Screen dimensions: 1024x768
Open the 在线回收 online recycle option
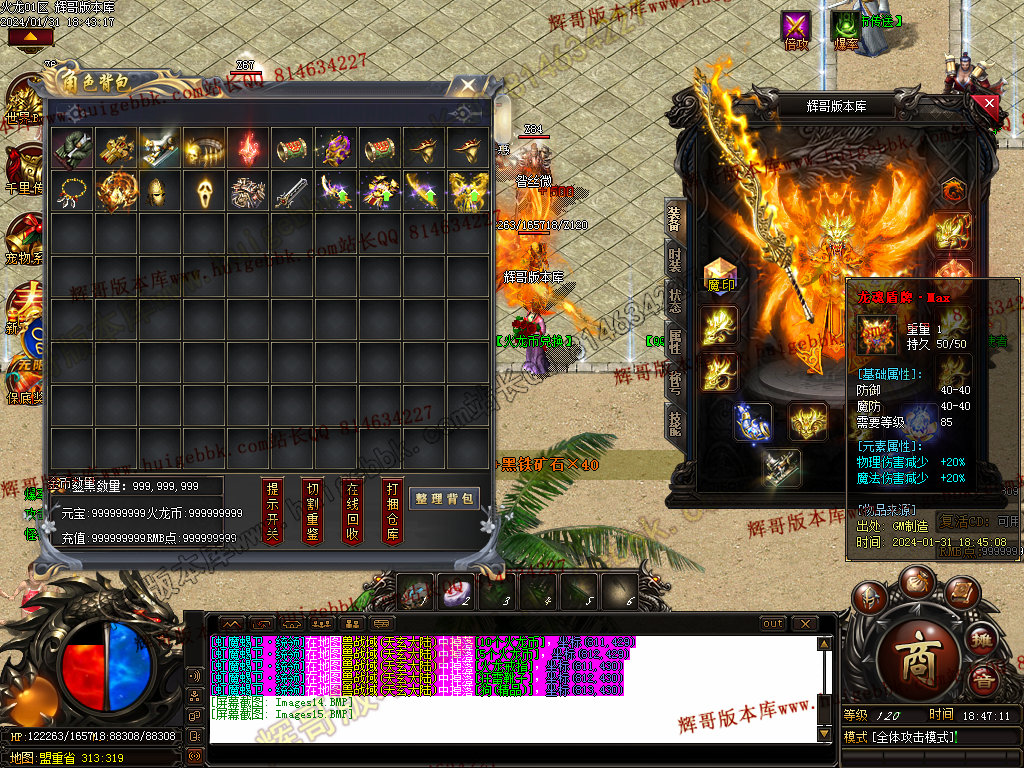point(352,509)
